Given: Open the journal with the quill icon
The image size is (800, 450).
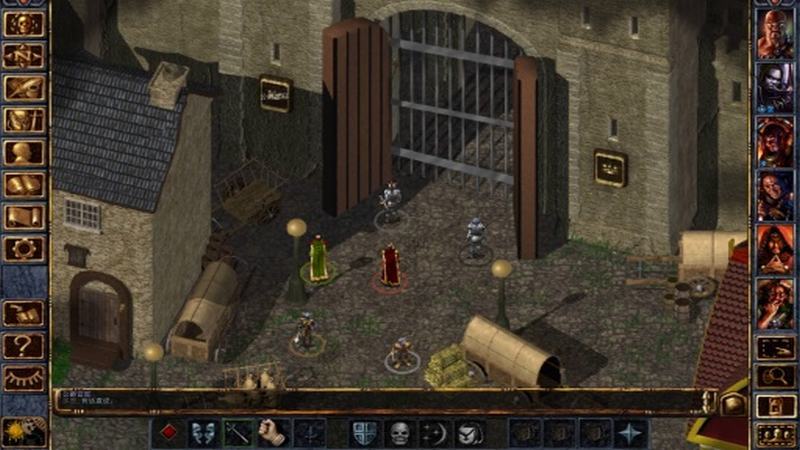Looking at the screenshot, I should click(23, 89).
